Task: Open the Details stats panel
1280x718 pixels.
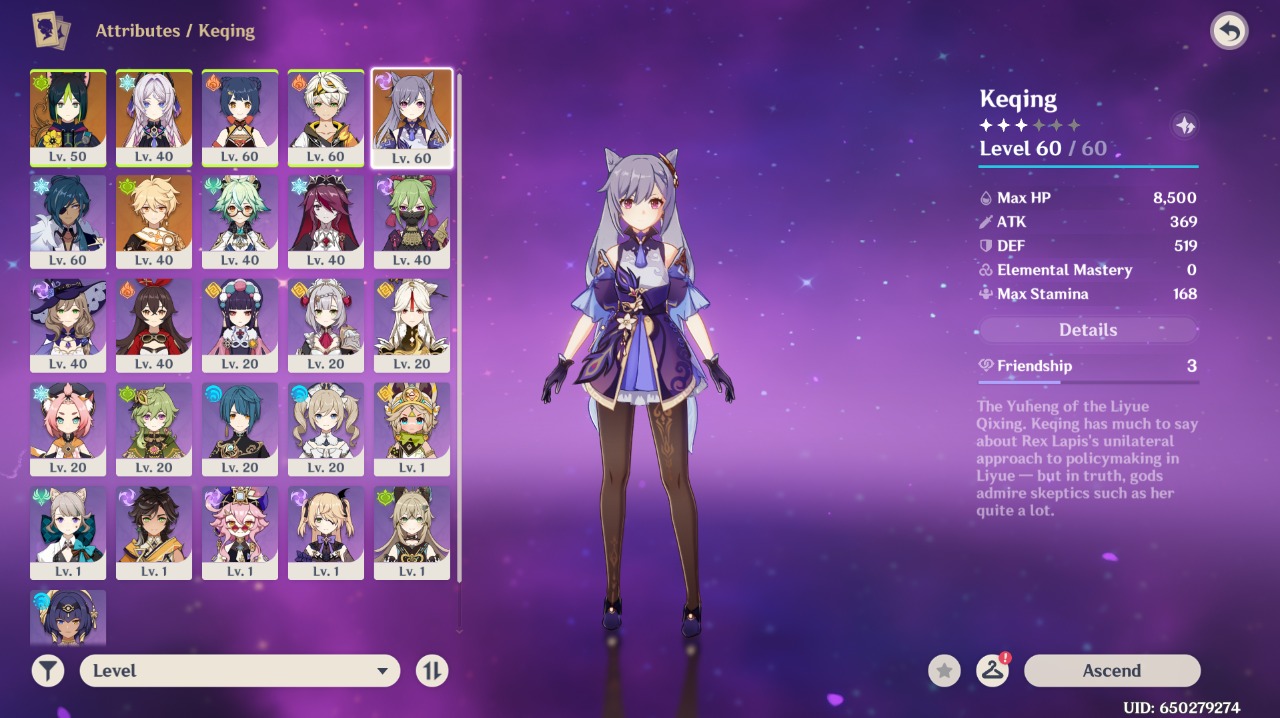Action: coord(1088,330)
